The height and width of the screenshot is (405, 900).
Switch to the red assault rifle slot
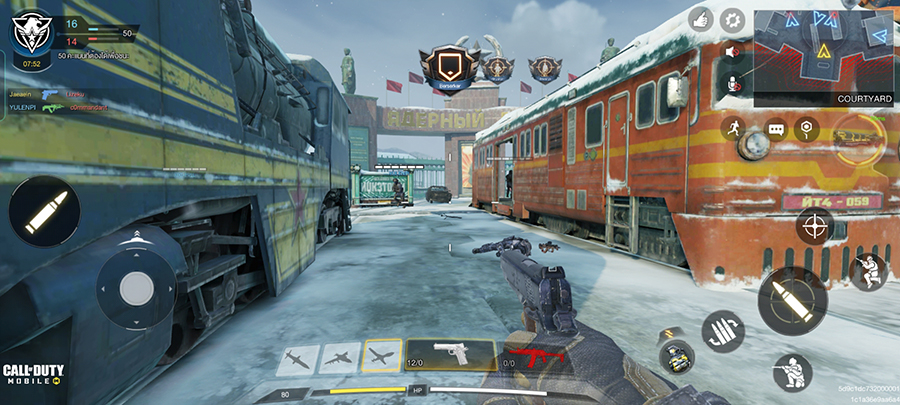536,356
